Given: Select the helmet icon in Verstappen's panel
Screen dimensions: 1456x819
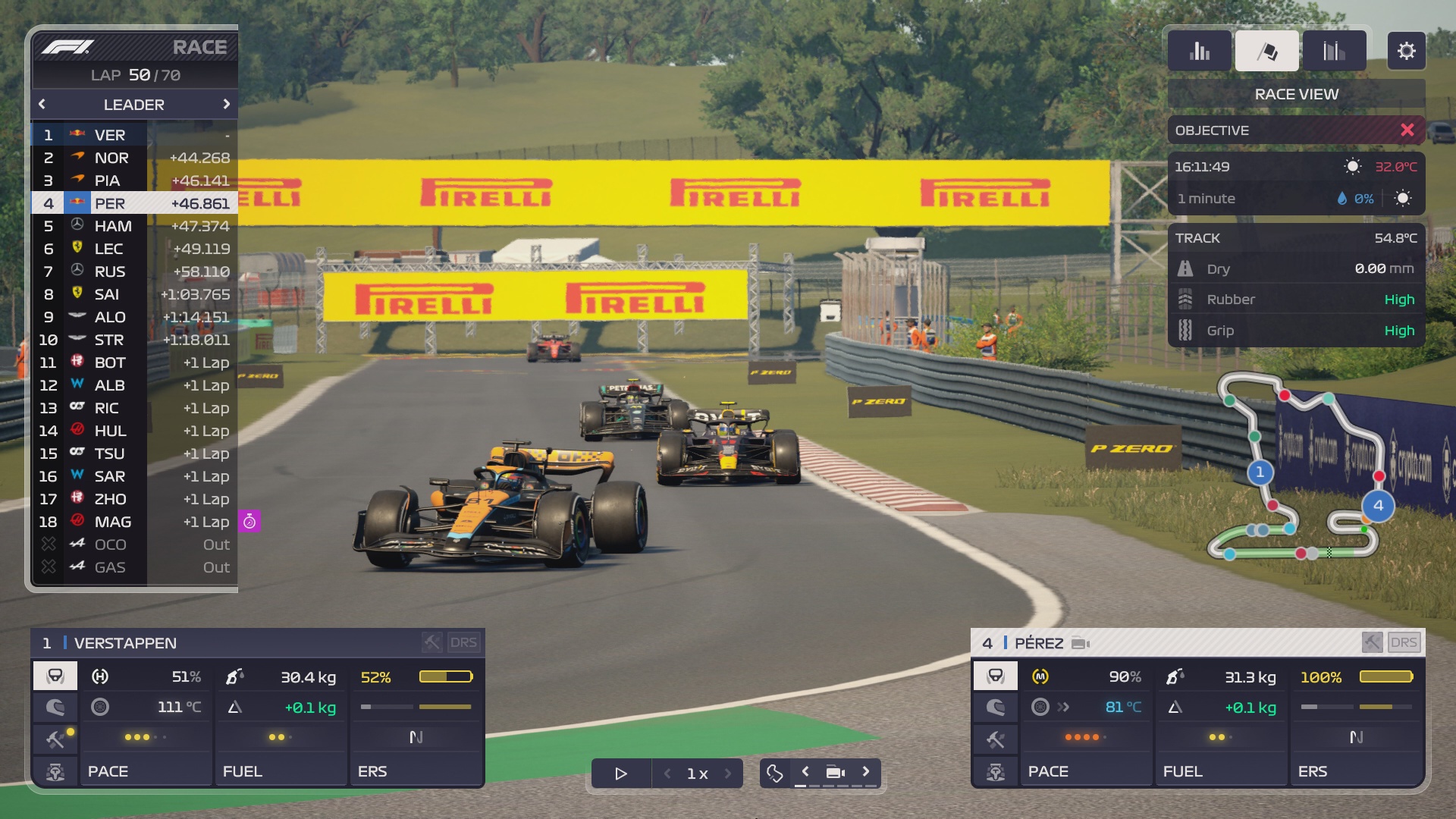Looking at the screenshot, I should (x=55, y=707).
